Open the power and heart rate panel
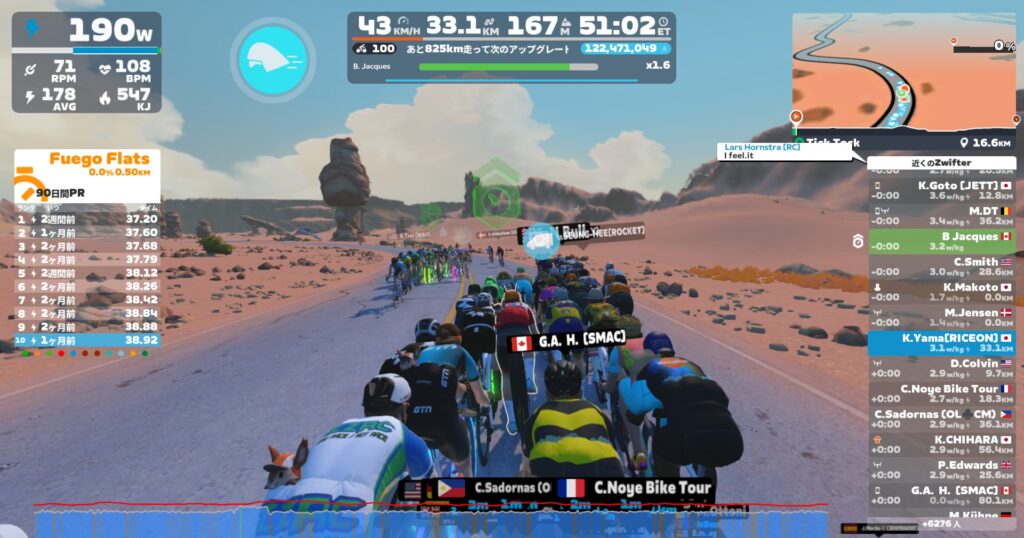This screenshot has height=538, width=1024. point(87,62)
